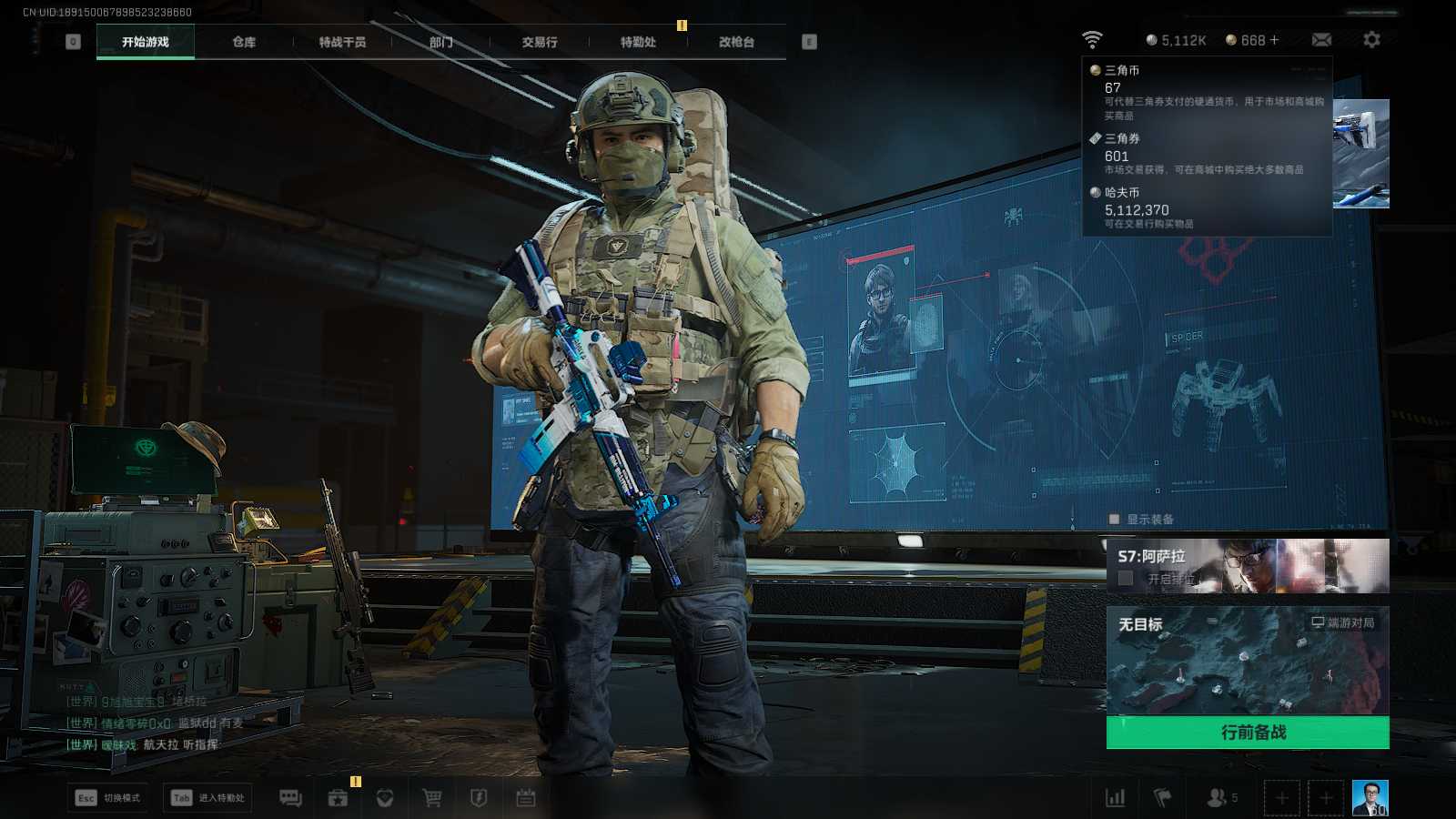The width and height of the screenshot is (1456, 819).
Task: Open the chat bubble icon
Action: pyautogui.click(x=290, y=798)
